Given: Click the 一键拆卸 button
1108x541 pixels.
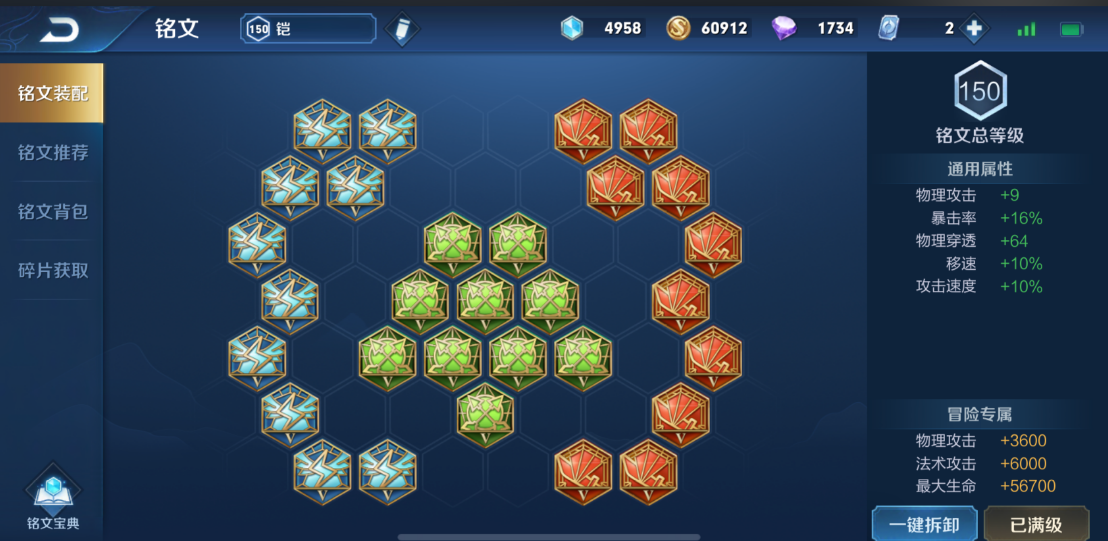Looking at the screenshot, I should click(x=924, y=525).
